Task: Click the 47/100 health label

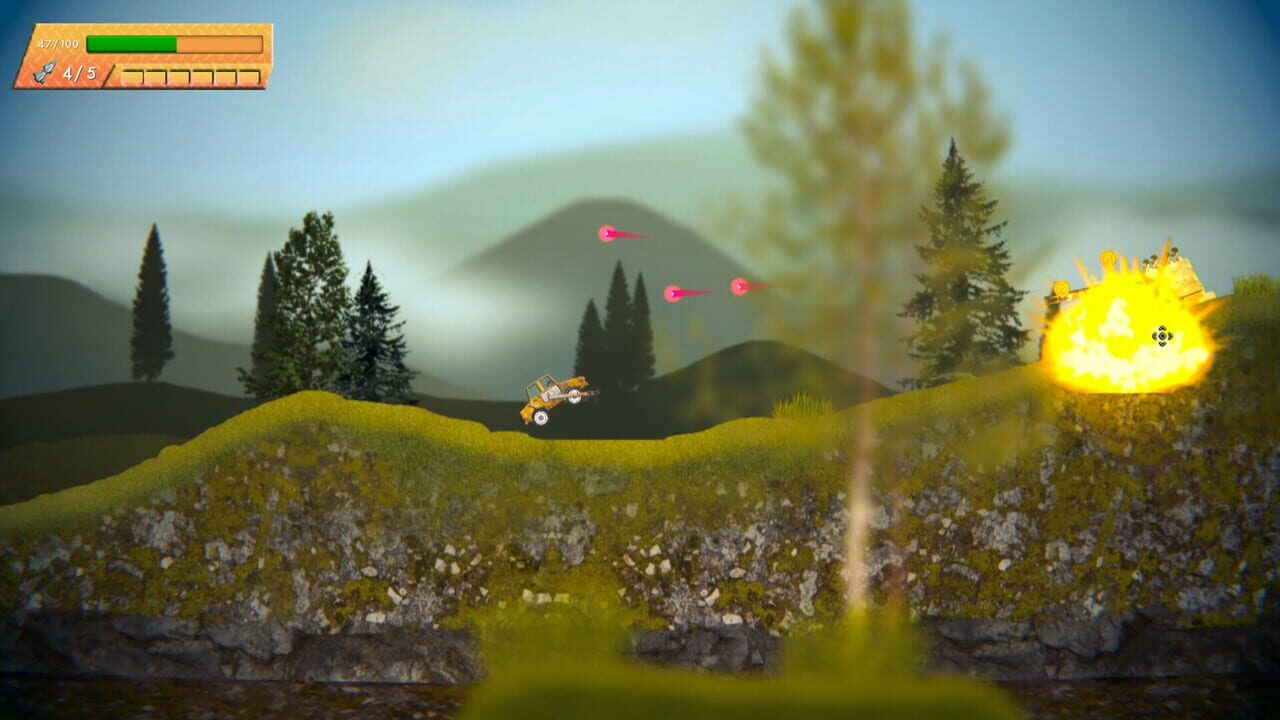Action: tap(58, 44)
